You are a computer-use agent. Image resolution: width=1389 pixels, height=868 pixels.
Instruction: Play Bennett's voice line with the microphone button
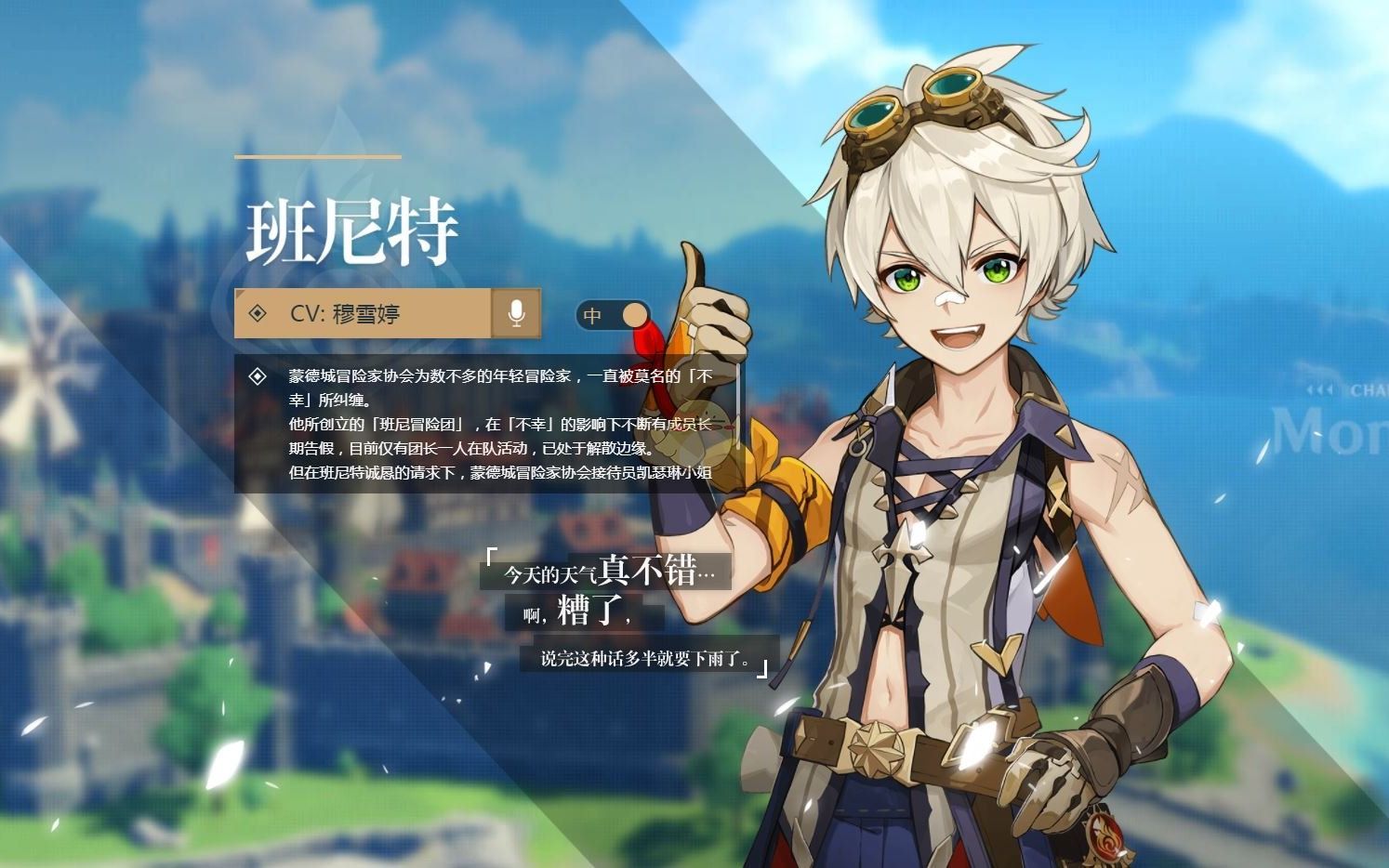click(x=516, y=314)
